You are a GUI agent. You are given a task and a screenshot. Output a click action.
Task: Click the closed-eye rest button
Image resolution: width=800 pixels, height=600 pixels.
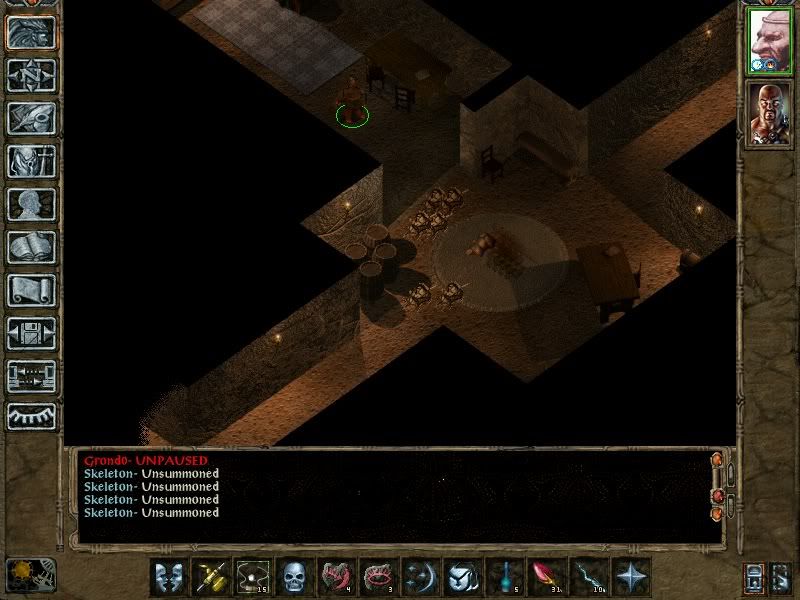[31, 416]
